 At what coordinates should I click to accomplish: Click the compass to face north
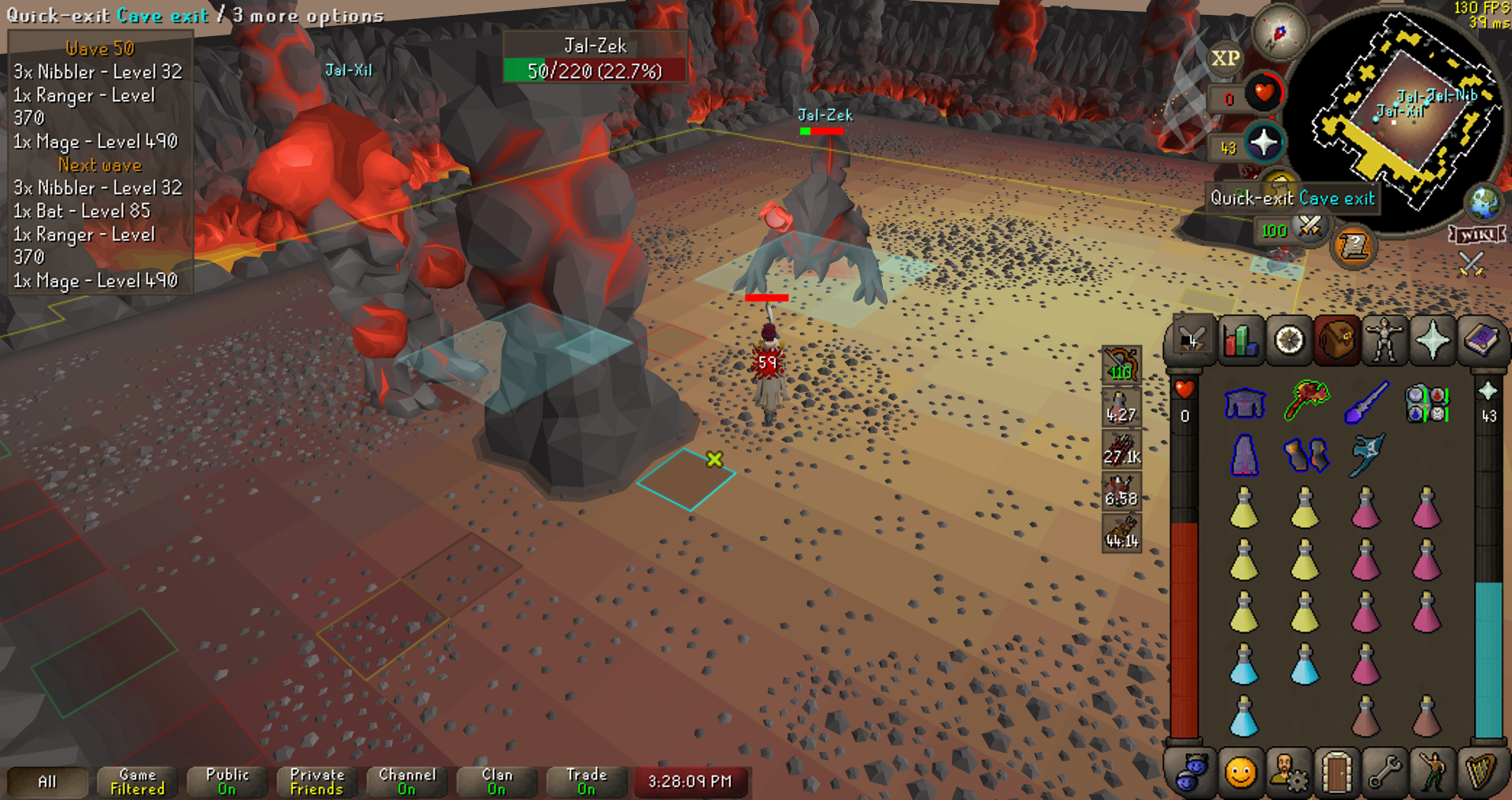pyautogui.click(x=1280, y=34)
